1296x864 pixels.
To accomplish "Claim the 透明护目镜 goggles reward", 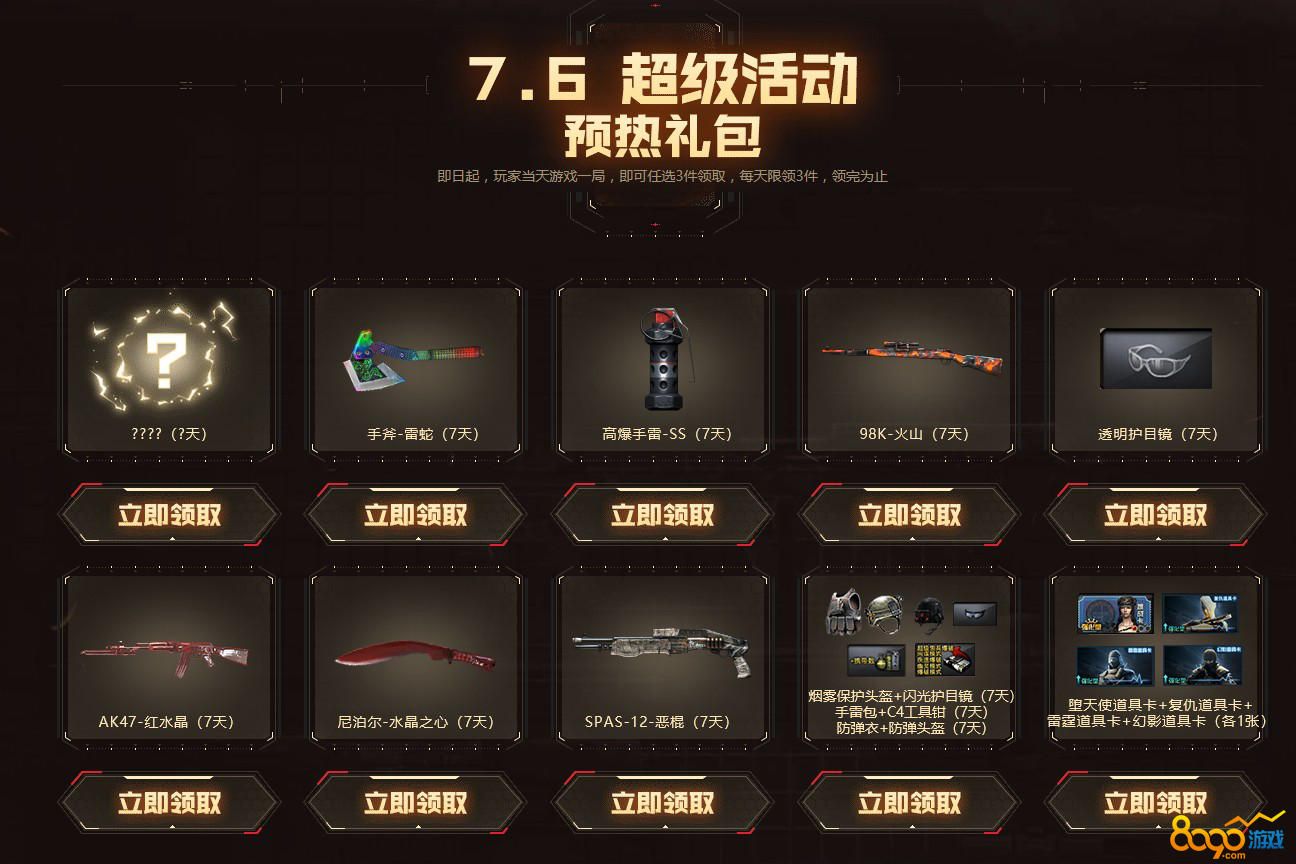I will (x=1155, y=515).
